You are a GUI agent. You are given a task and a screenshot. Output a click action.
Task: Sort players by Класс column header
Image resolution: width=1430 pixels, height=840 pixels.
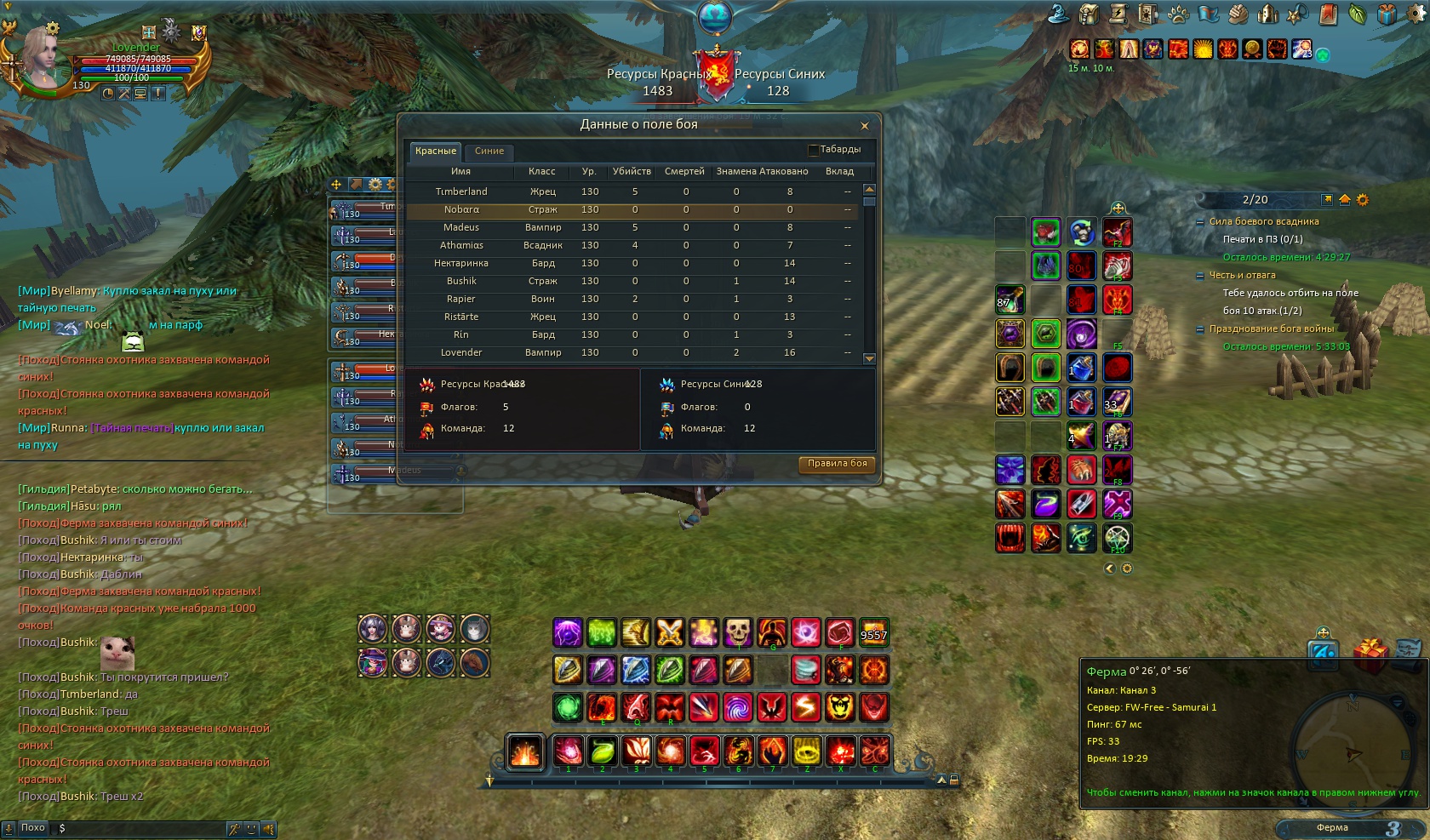(x=541, y=172)
